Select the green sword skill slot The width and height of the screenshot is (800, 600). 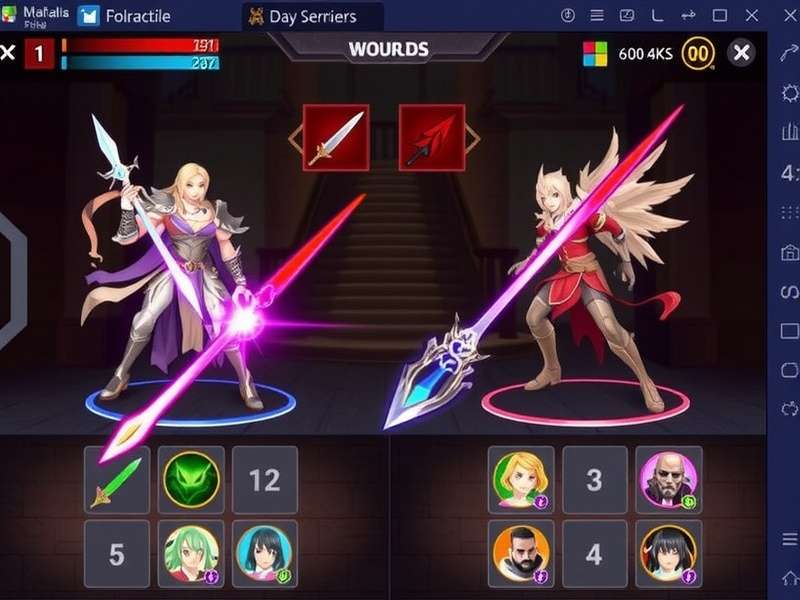coord(117,480)
